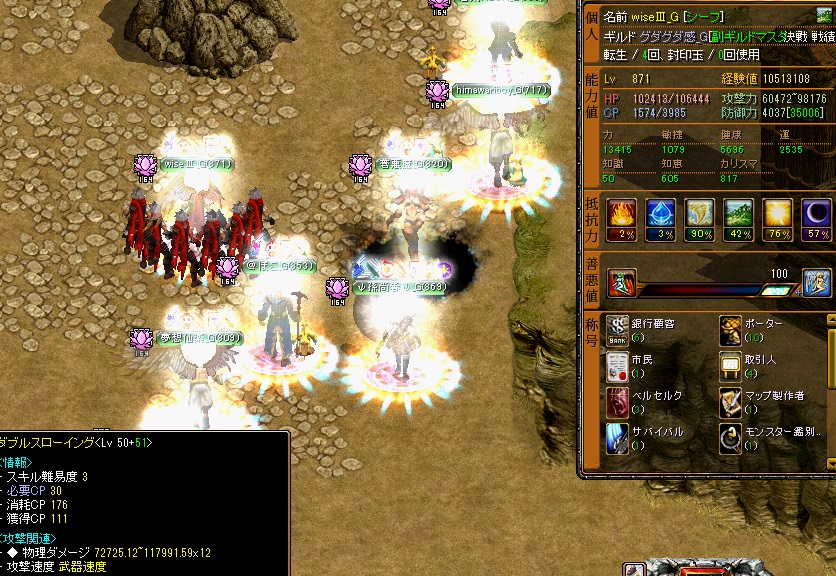Click the landscape icon beside the character name
The height and width of the screenshot is (576, 836).
coord(824,15)
